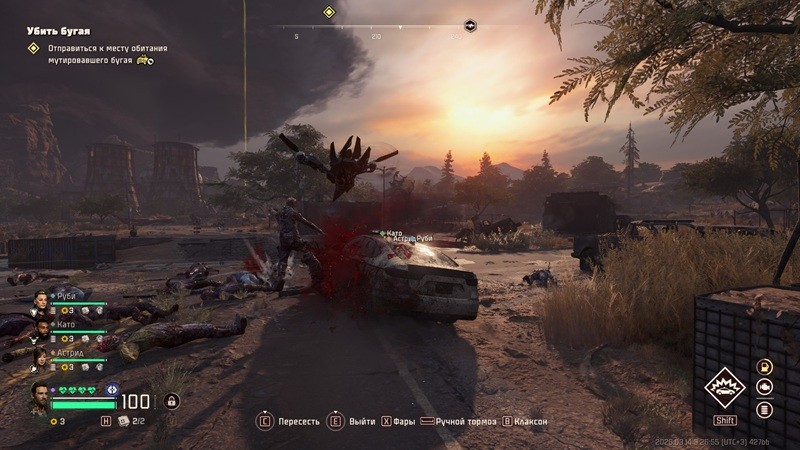The image size is (800, 450).
Task: Click the padlock icon beside the 100 counter
Action: pos(172,401)
